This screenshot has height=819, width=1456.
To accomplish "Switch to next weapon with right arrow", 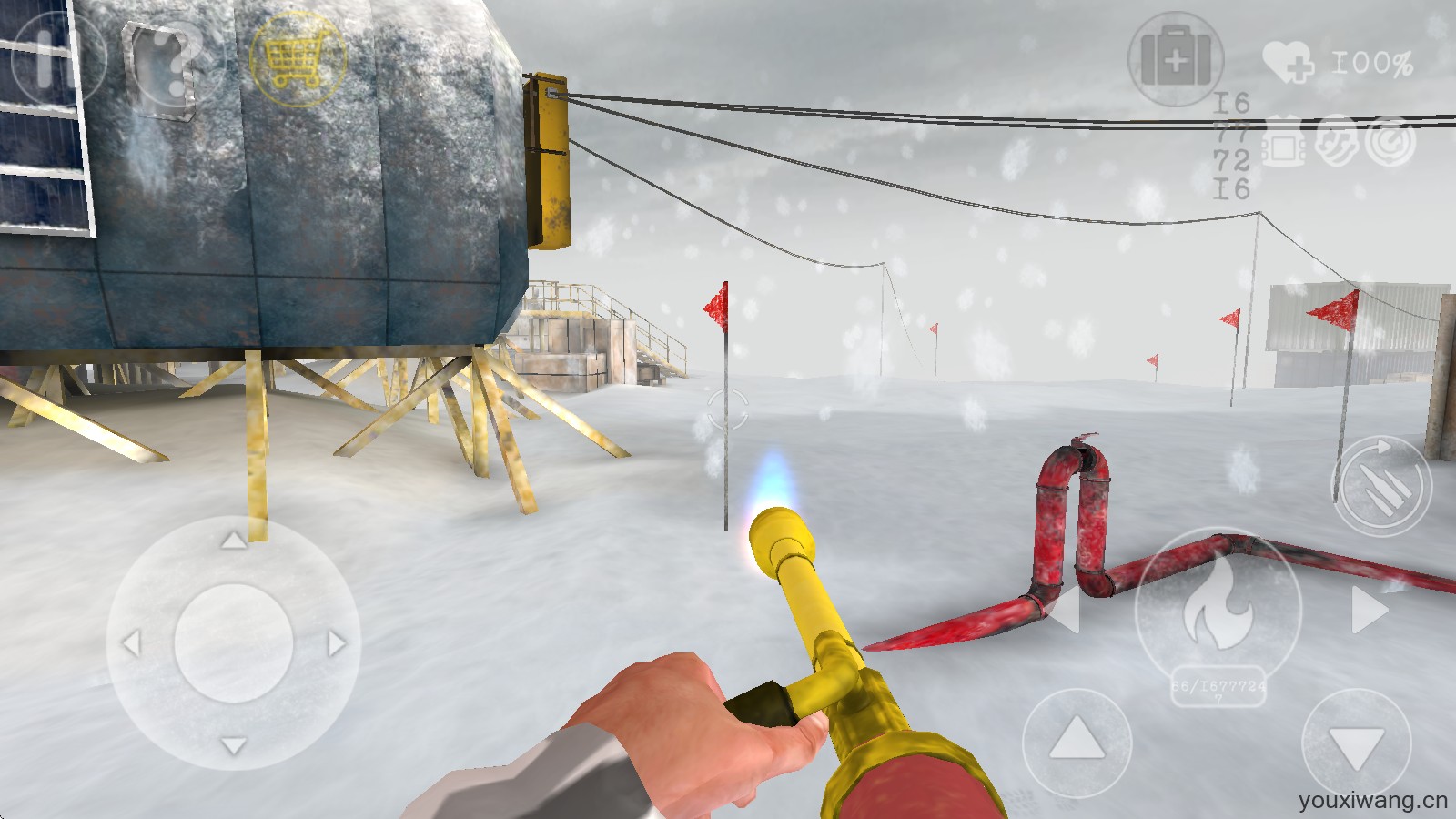I will pyautogui.click(x=1370, y=609).
